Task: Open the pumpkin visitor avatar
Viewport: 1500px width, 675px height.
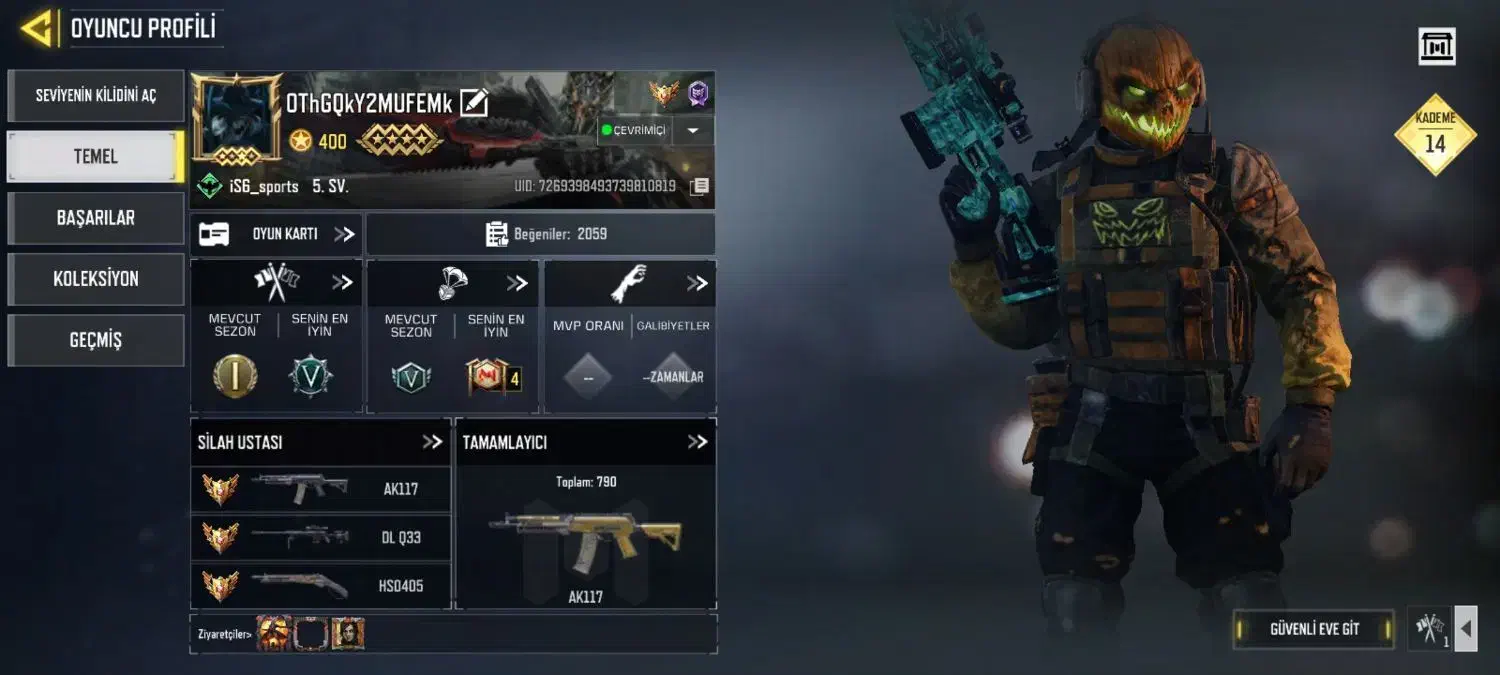Action: point(274,633)
